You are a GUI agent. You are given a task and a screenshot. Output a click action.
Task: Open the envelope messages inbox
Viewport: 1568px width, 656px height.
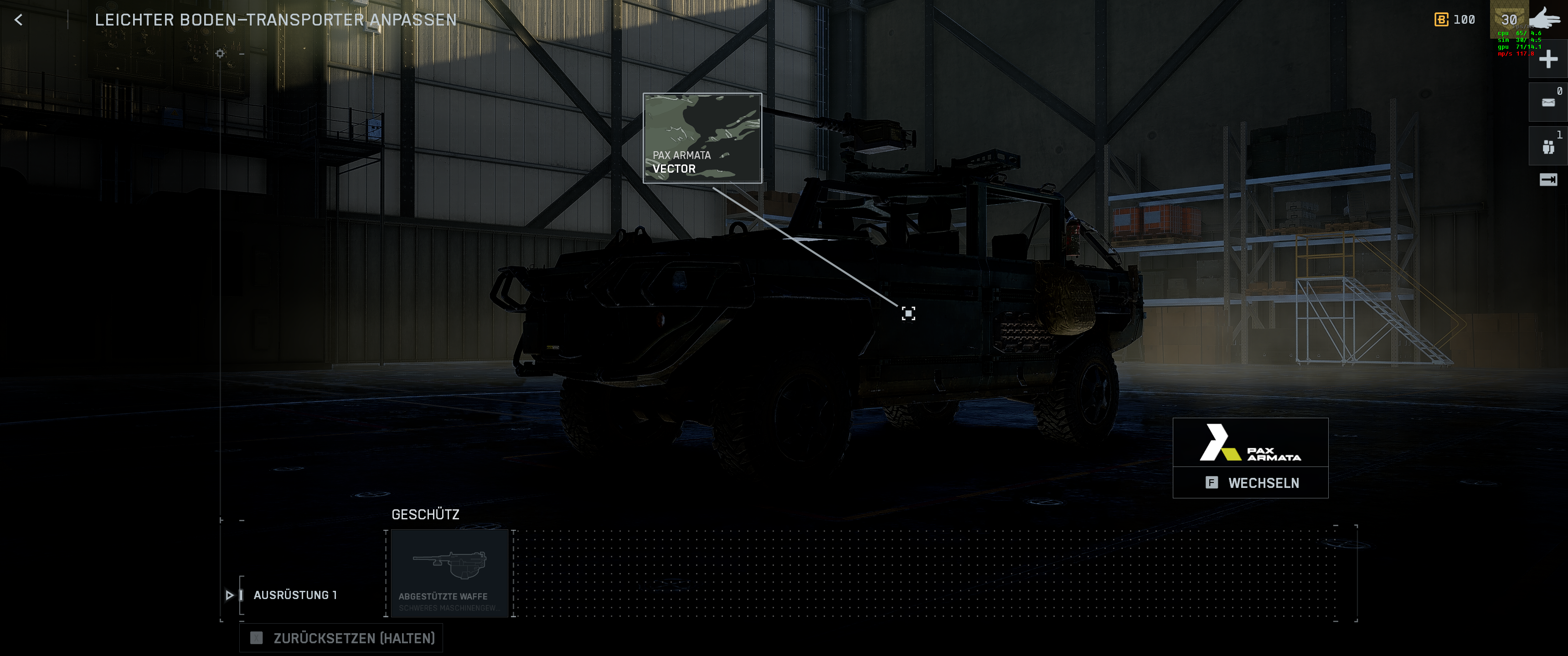[x=1547, y=102]
